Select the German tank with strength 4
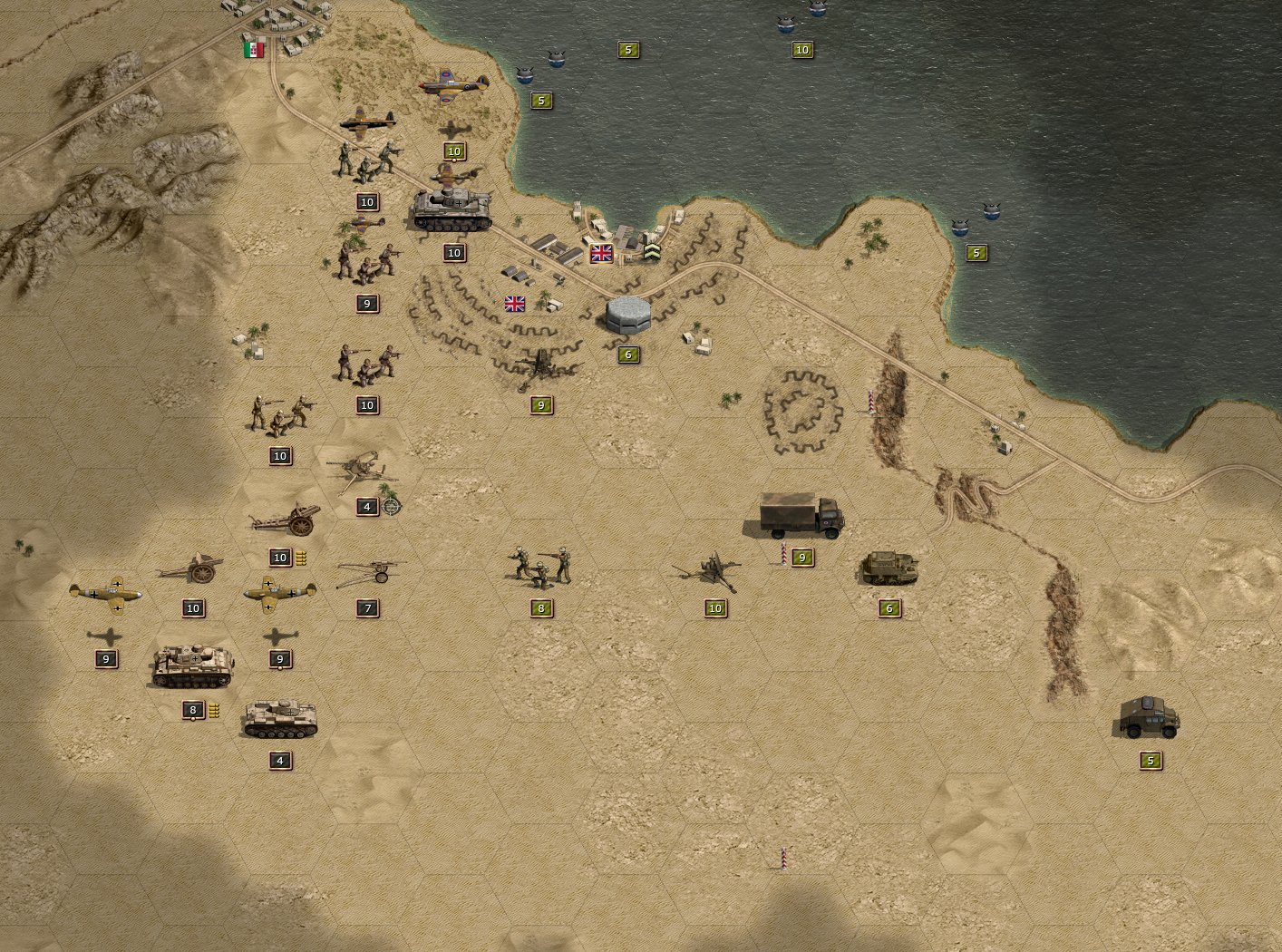Screen dimensions: 1282x952 coord(279,719)
